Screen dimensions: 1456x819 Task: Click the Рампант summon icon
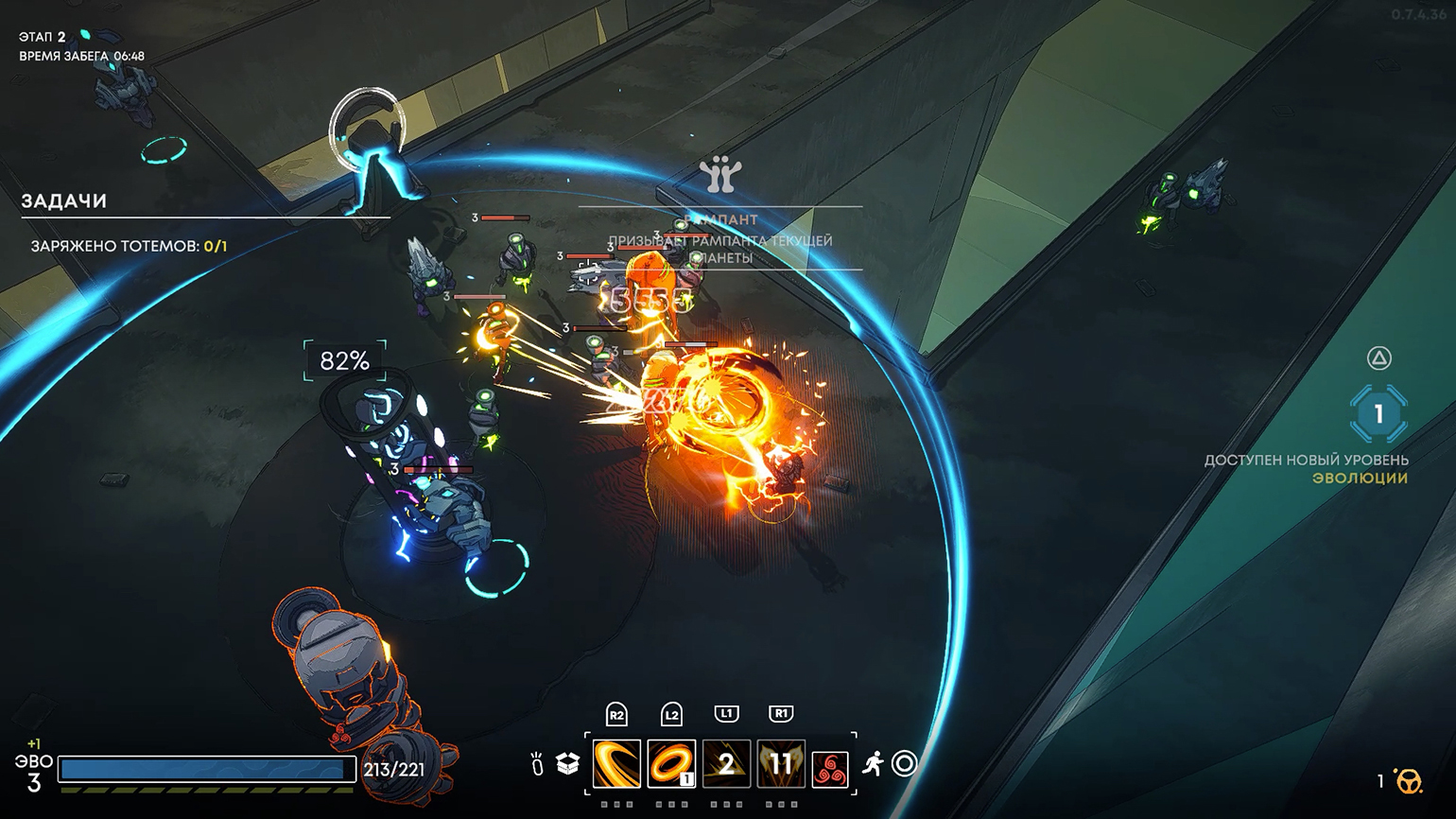coord(720,174)
